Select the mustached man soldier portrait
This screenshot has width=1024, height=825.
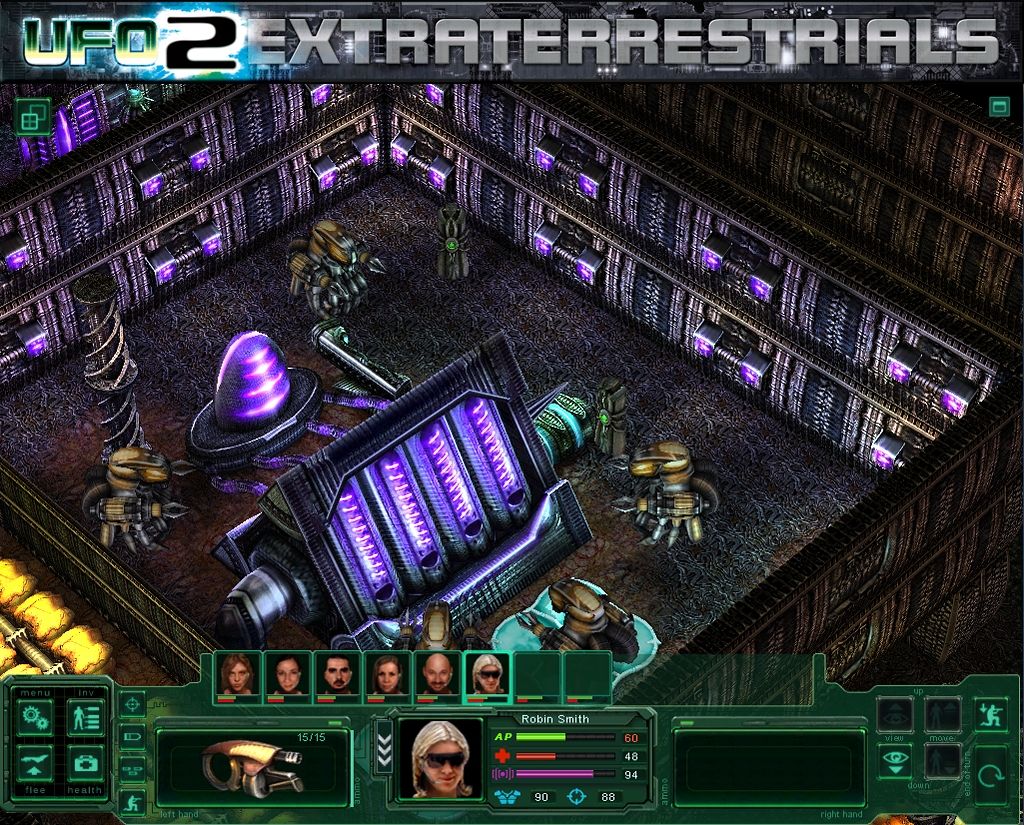click(338, 675)
